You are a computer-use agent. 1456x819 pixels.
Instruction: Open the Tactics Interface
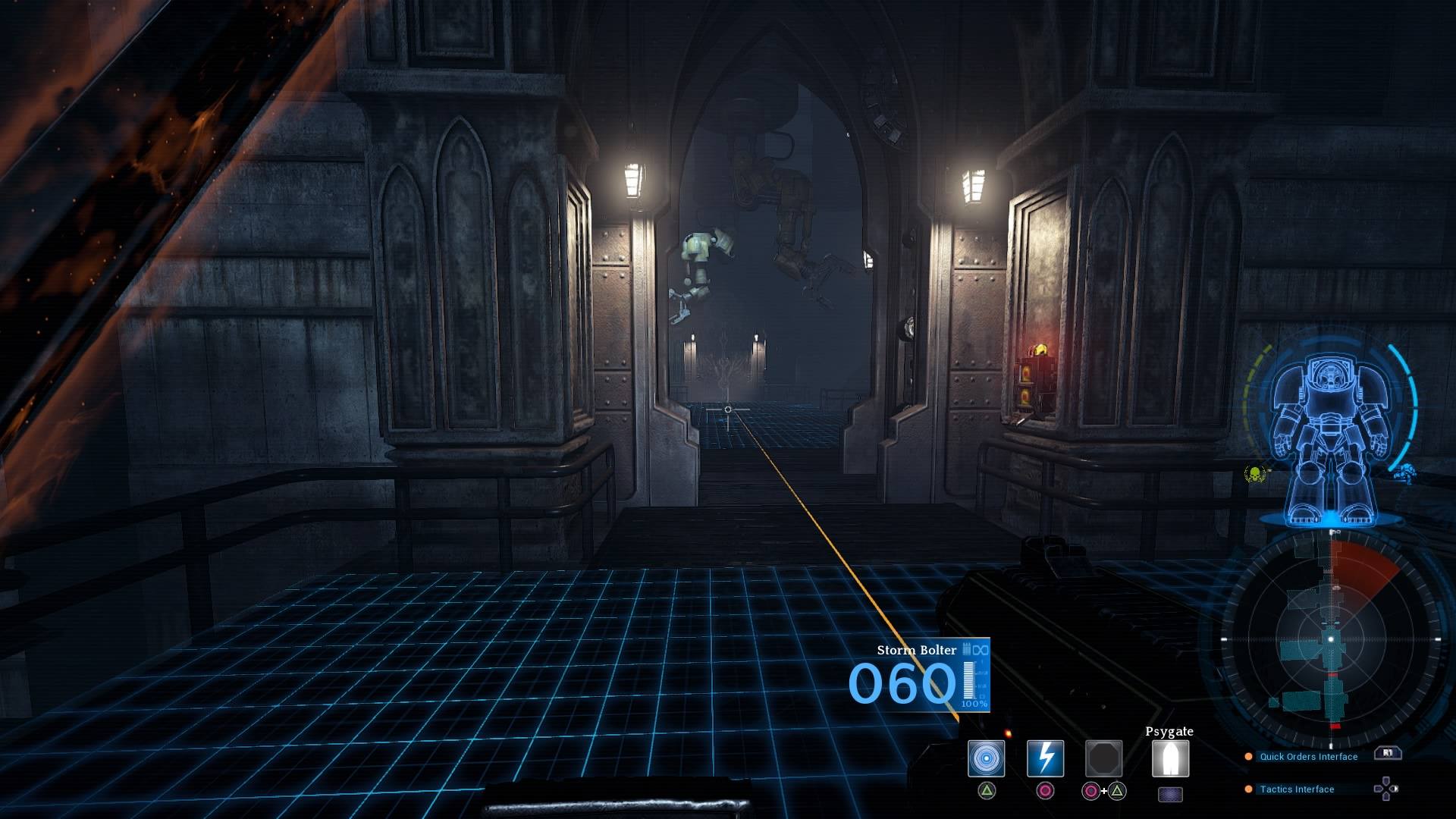point(1297,789)
